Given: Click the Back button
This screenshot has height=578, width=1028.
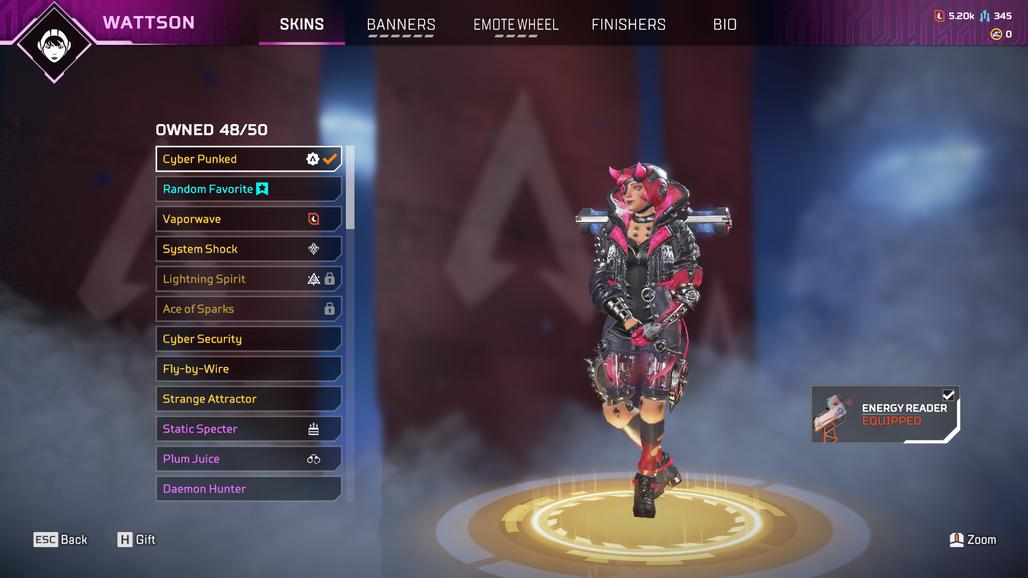Looking at the screenshot, I should (x=61, y=540).
